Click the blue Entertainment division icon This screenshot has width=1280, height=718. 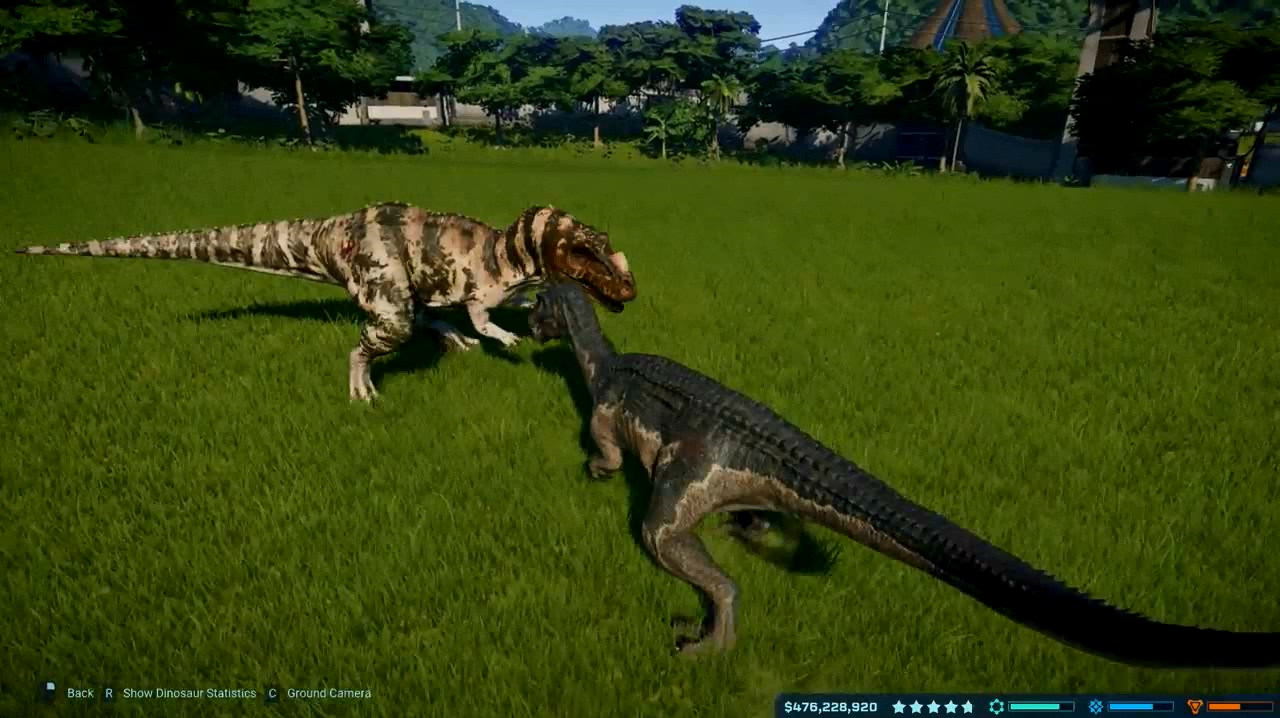(1095, 707)
